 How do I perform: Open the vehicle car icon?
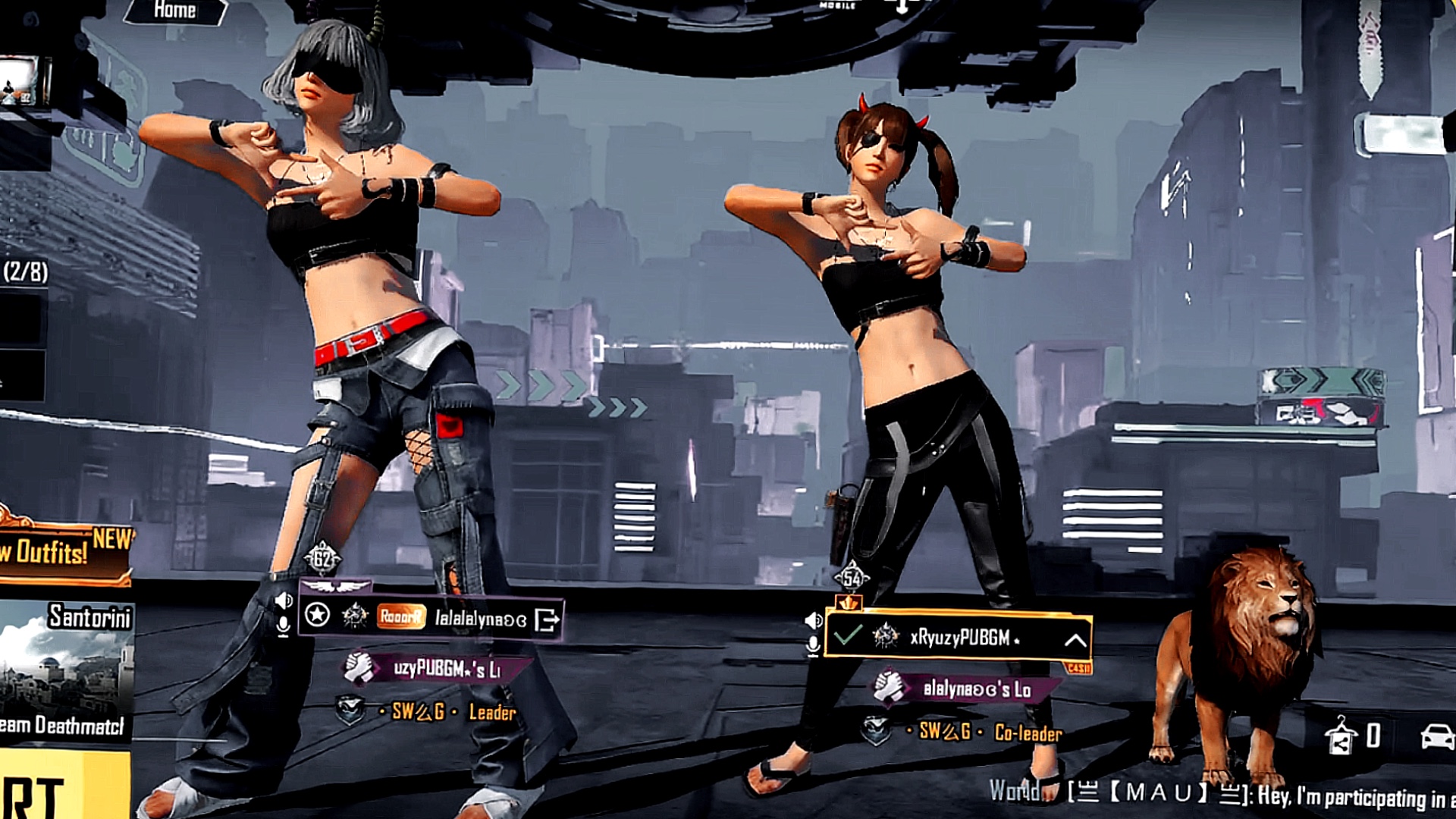1436,736
